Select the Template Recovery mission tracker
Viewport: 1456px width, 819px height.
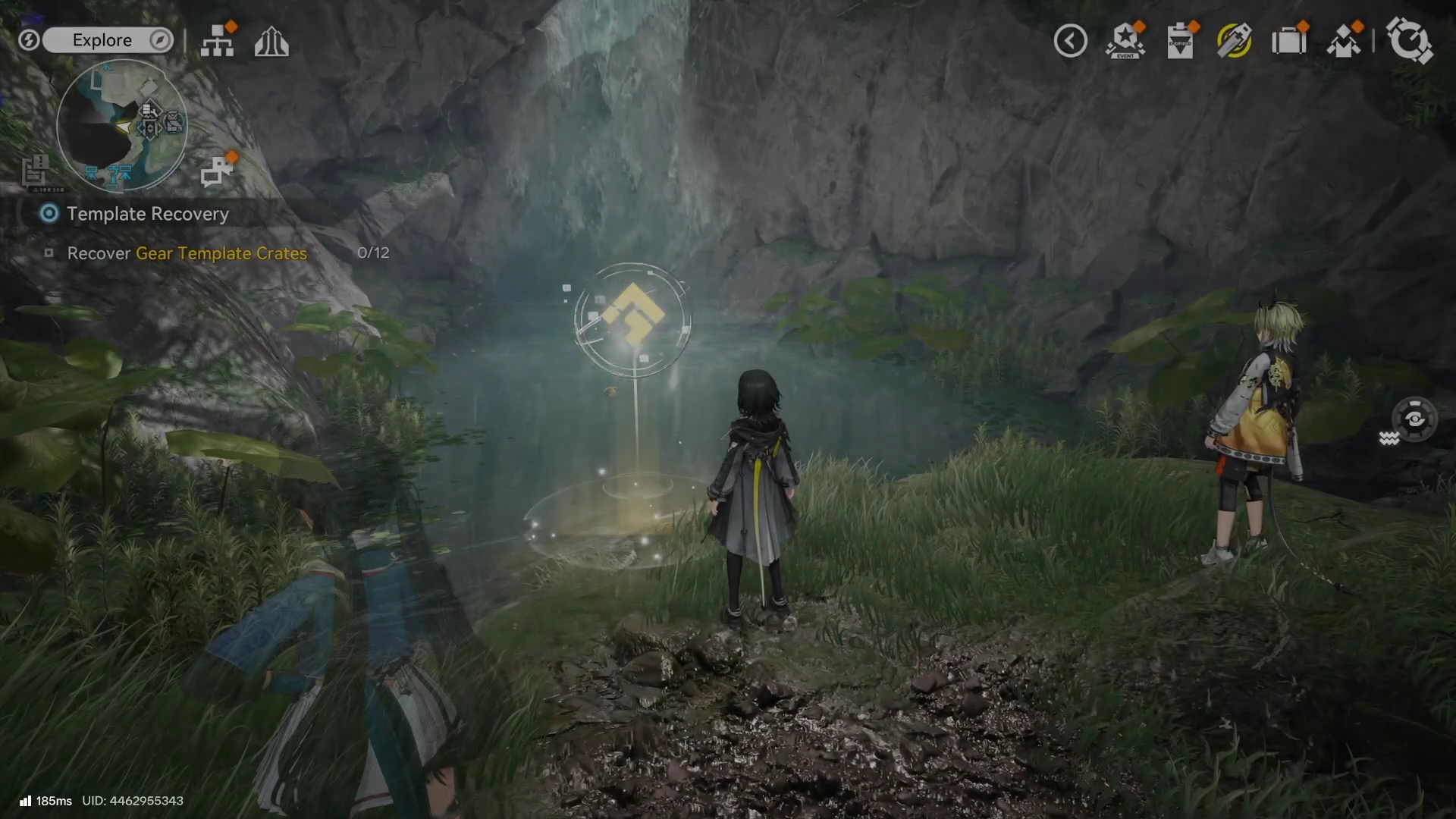click(x=147, y=214)
